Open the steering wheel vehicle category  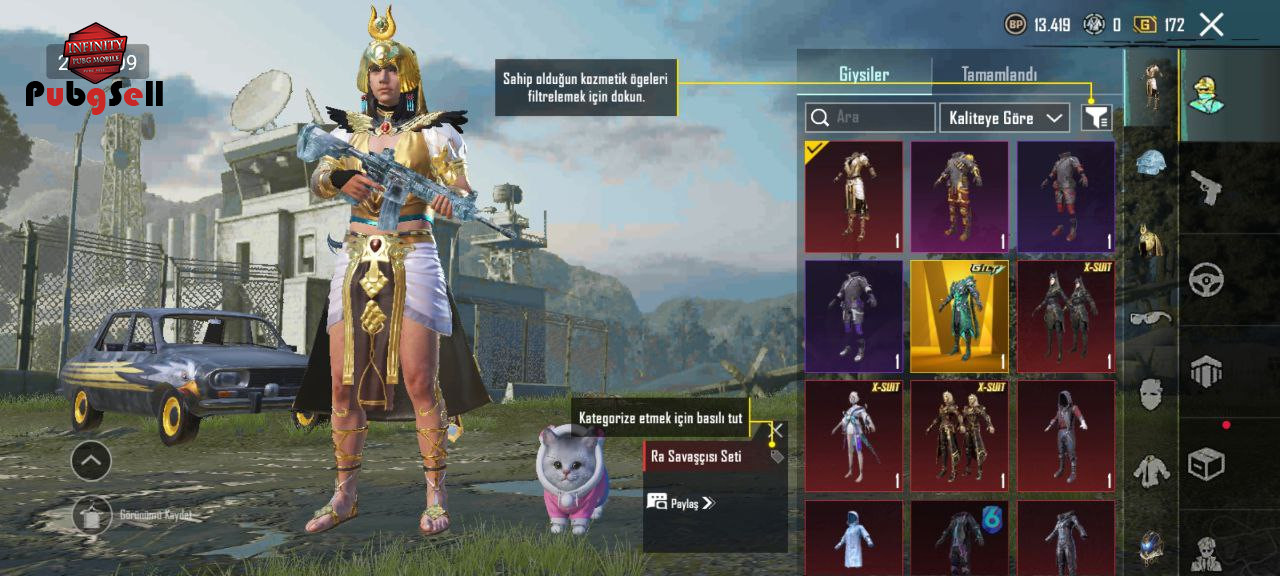[1206, 280]
